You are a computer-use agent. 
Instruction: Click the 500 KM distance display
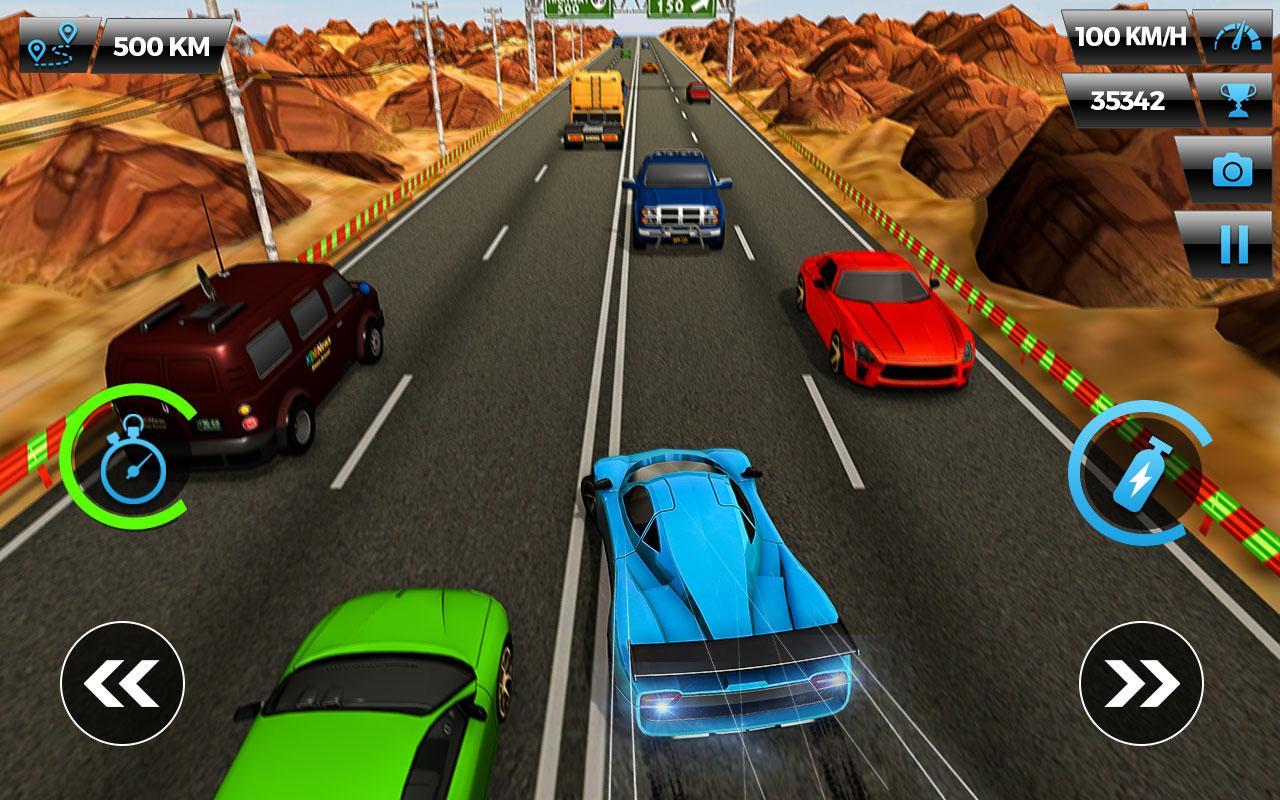[x=161, y=44]
